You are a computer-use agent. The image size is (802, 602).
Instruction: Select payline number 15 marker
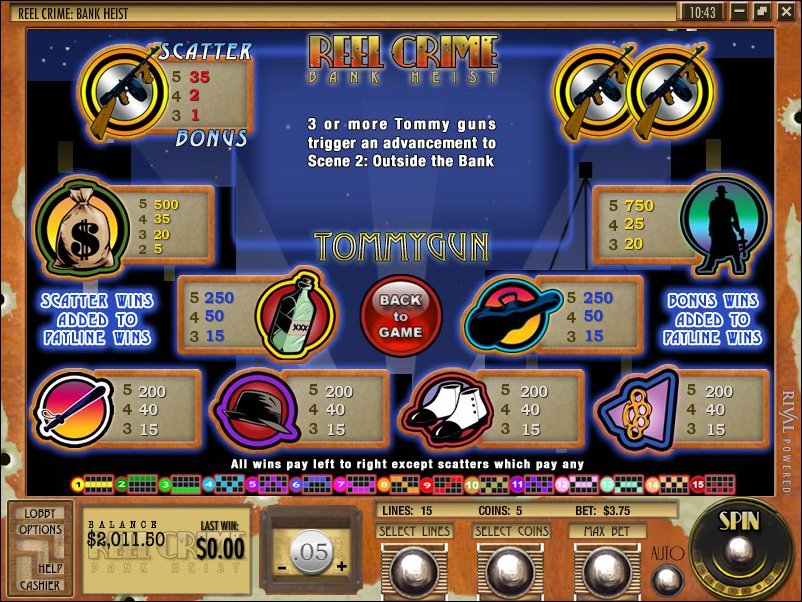pyautogui.click(x=699, y=485)
